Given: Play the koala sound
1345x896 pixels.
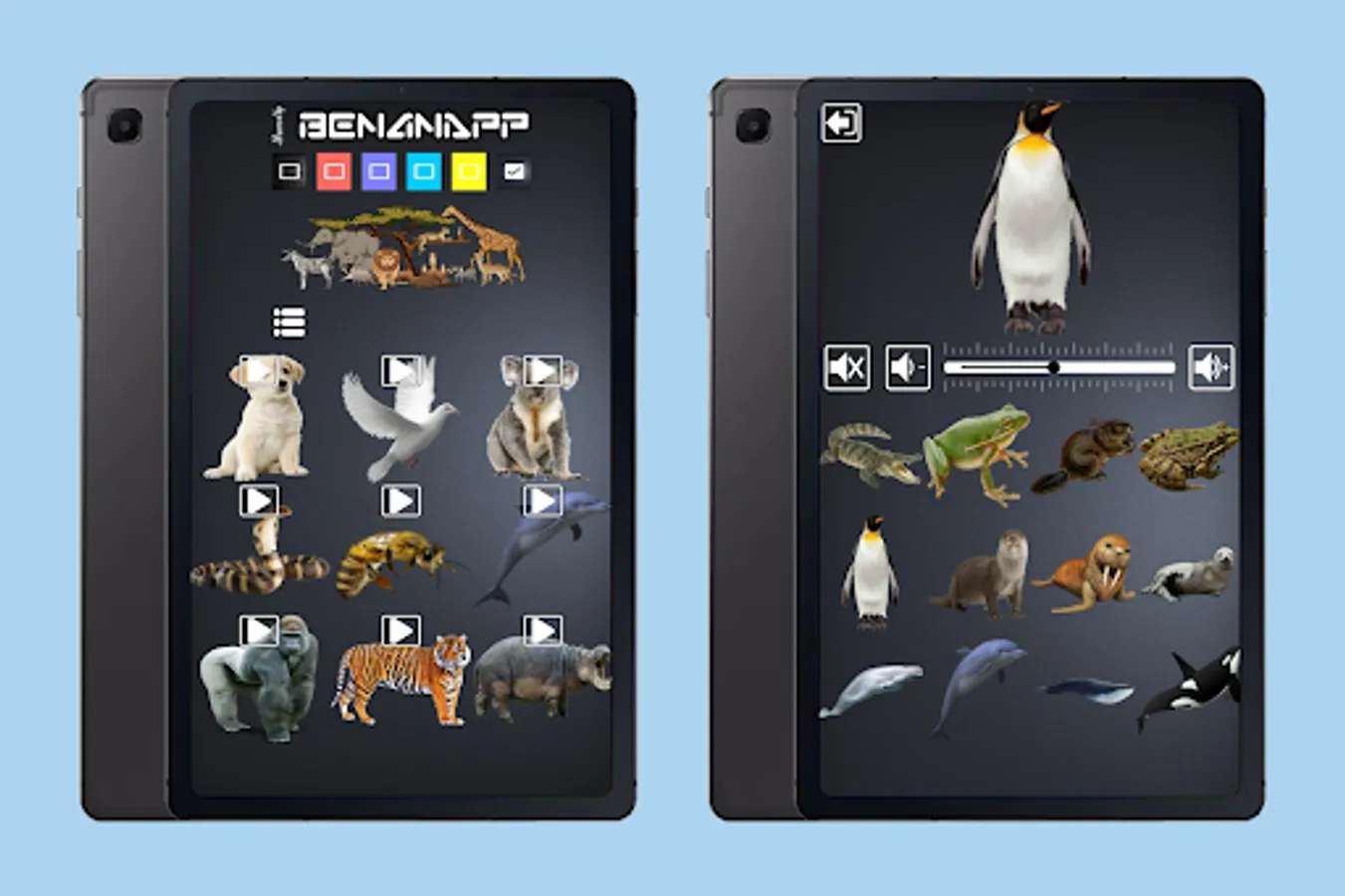Looking at the screenshot, I should (541, 368).
